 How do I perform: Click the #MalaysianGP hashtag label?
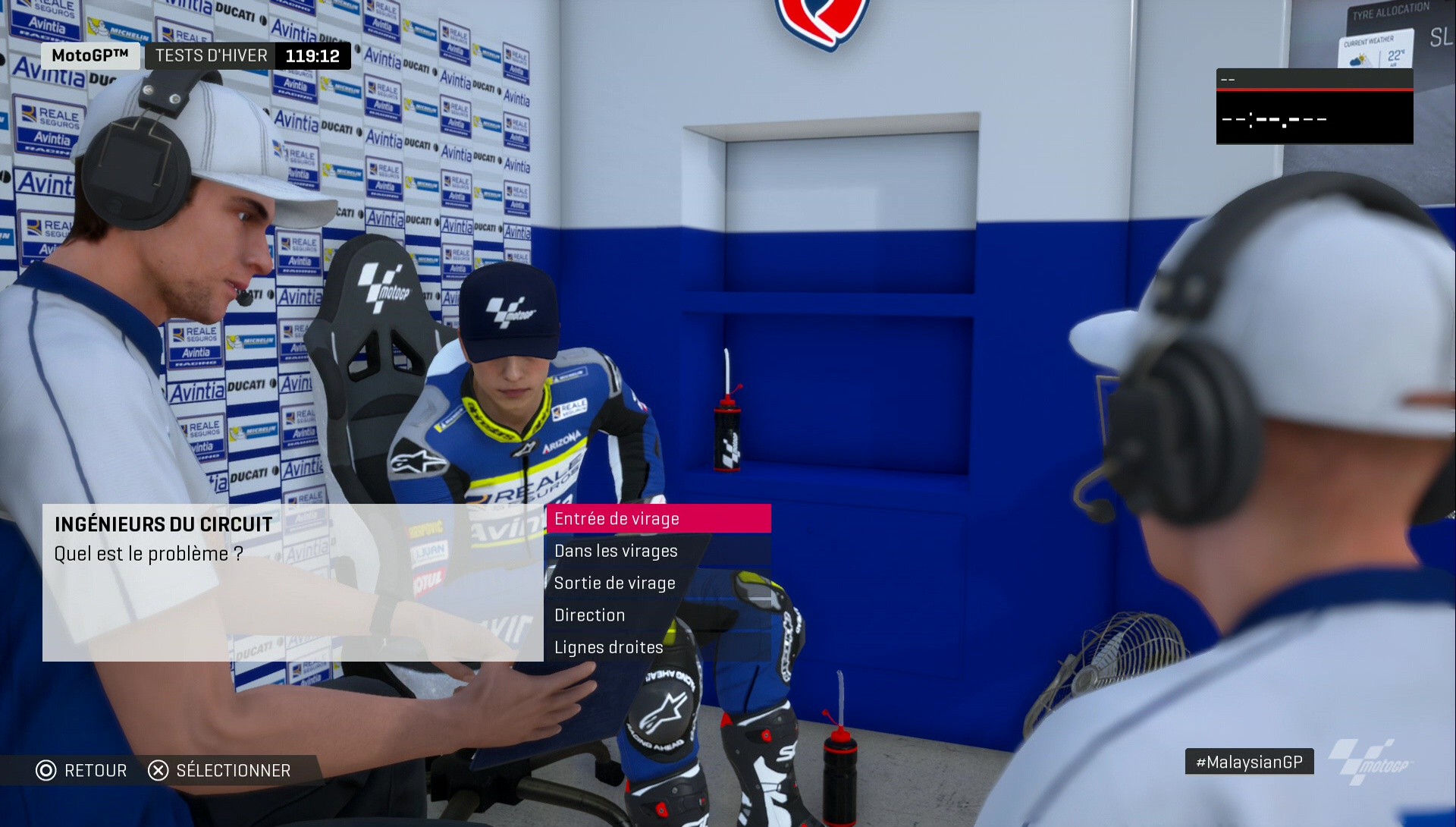(1248, 761)
